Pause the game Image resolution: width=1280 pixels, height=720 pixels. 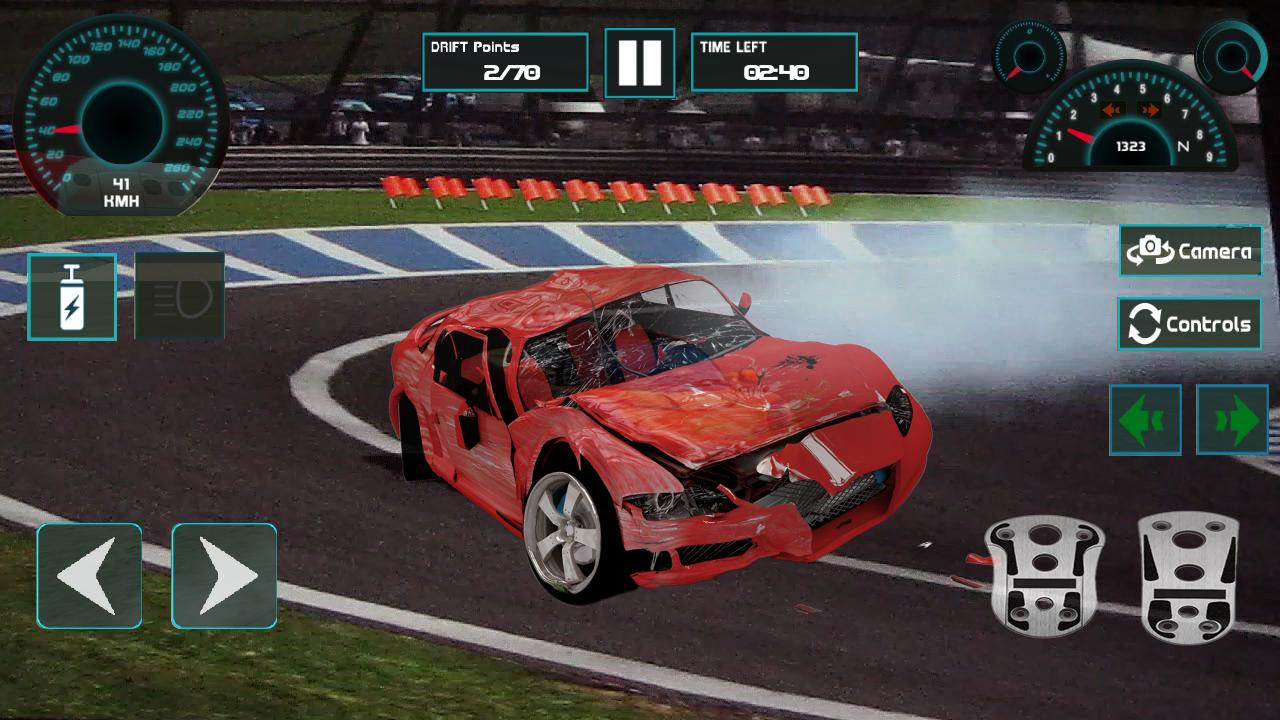[x=640, y=62]
